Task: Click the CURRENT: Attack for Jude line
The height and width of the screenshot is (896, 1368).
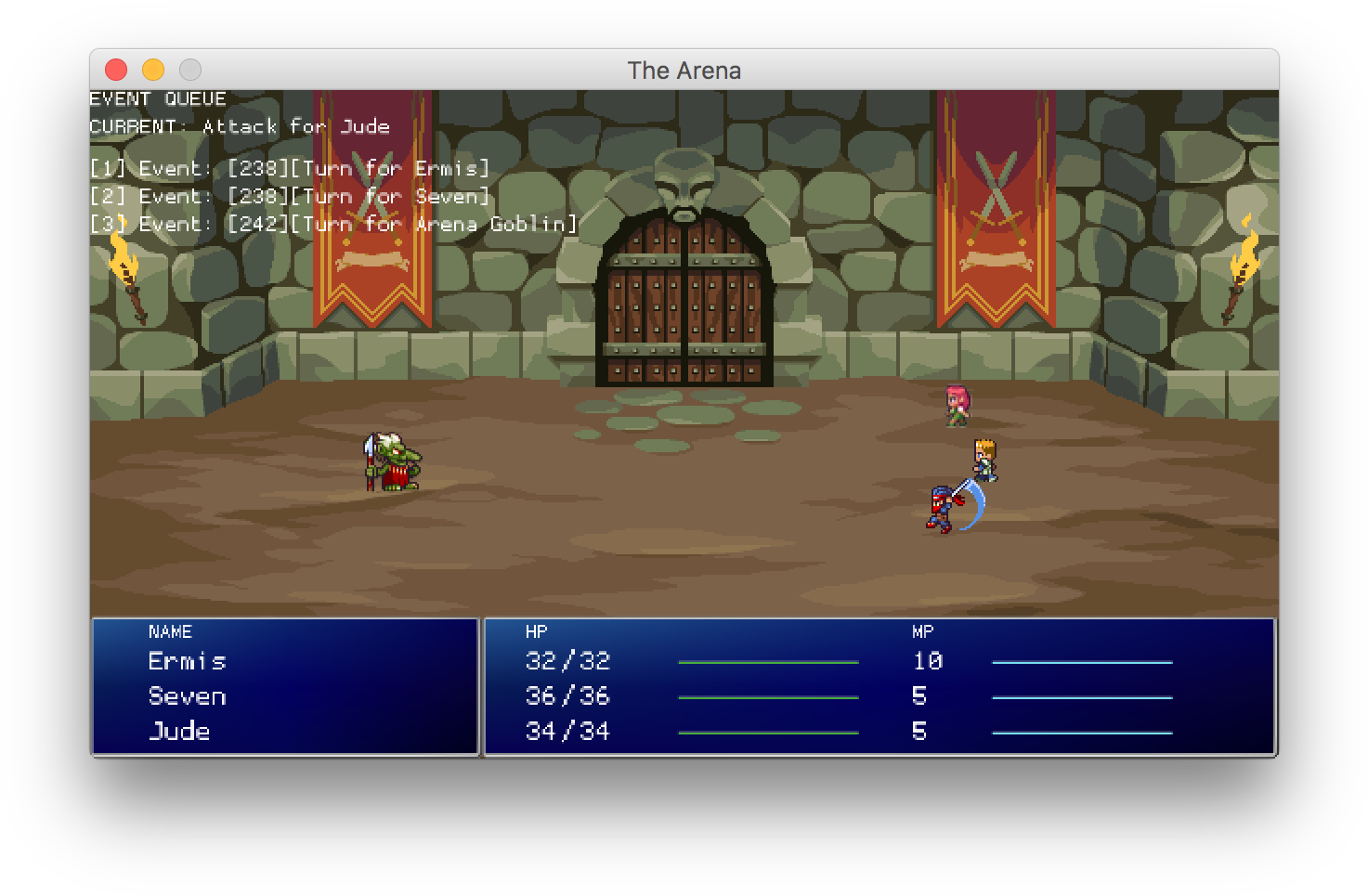Action: pyautogui.click(x=240, y=126)
